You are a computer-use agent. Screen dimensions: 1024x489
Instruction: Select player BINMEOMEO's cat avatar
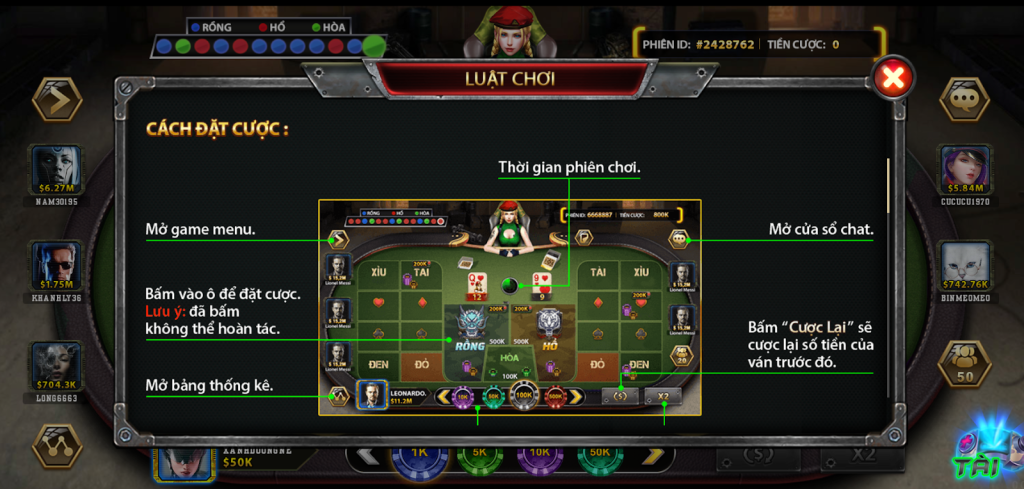coord(965,264)
